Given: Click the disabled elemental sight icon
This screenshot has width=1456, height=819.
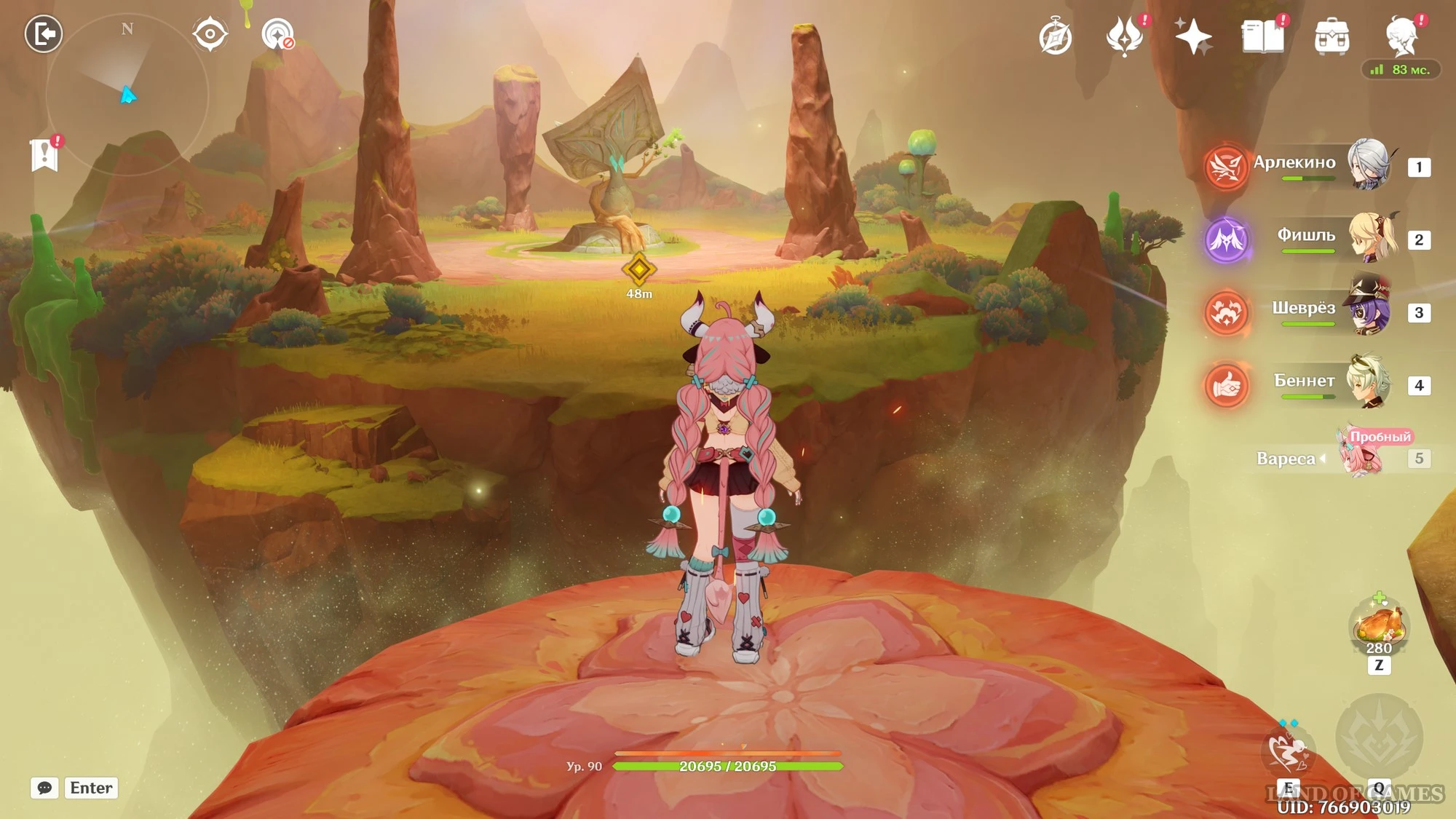Looking at the screenshot, I should pyautogui.click(x=277, y=34).
